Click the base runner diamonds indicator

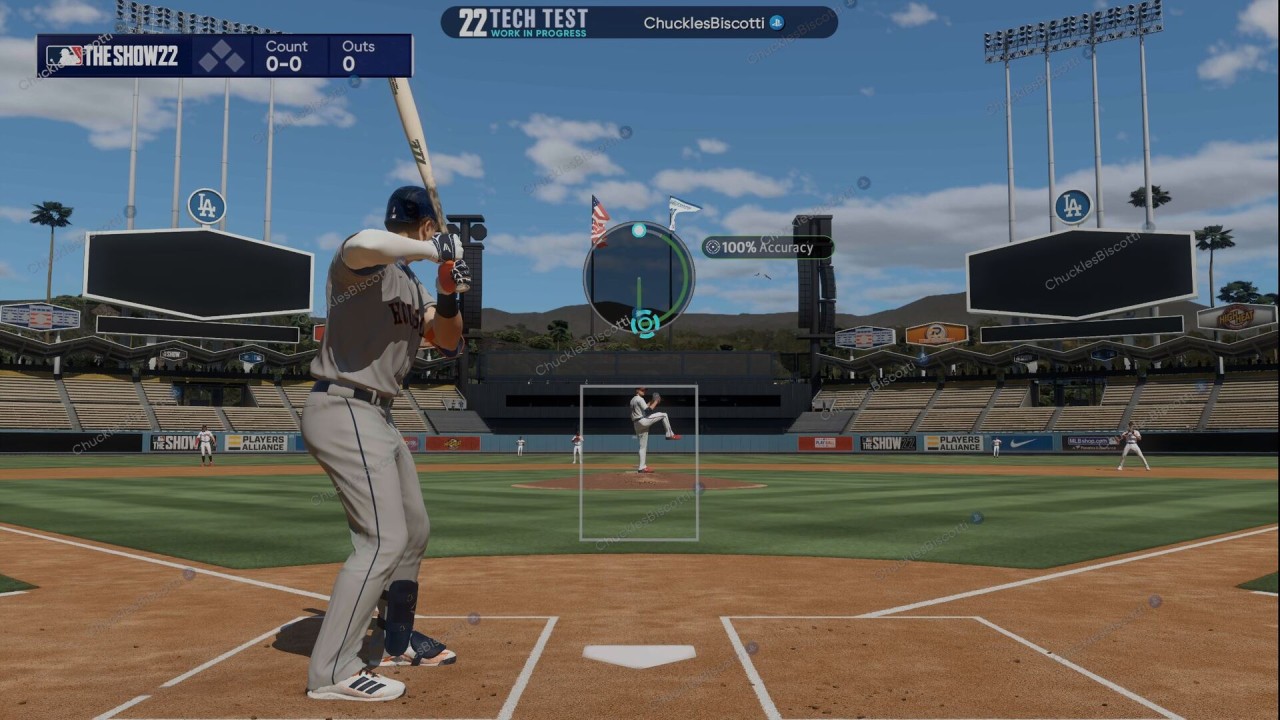click(x=221, y=56)
